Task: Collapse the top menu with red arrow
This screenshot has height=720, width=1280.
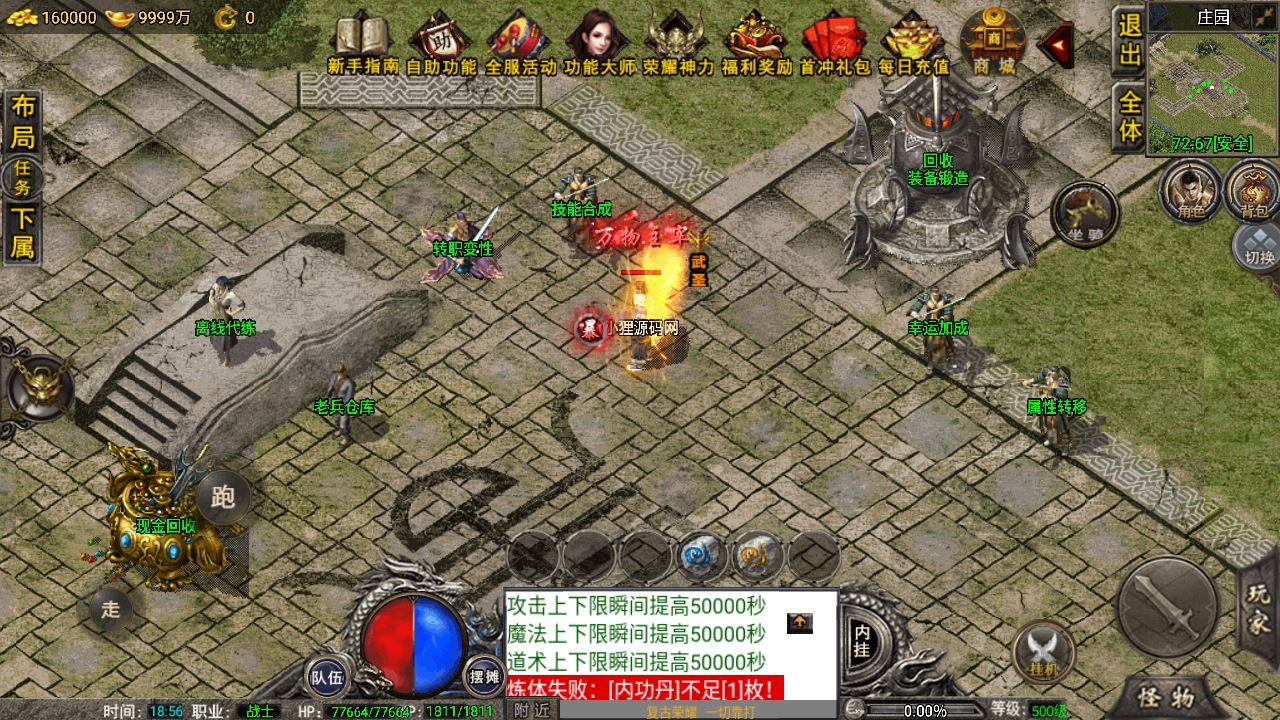Action: tap(1054, 44)
